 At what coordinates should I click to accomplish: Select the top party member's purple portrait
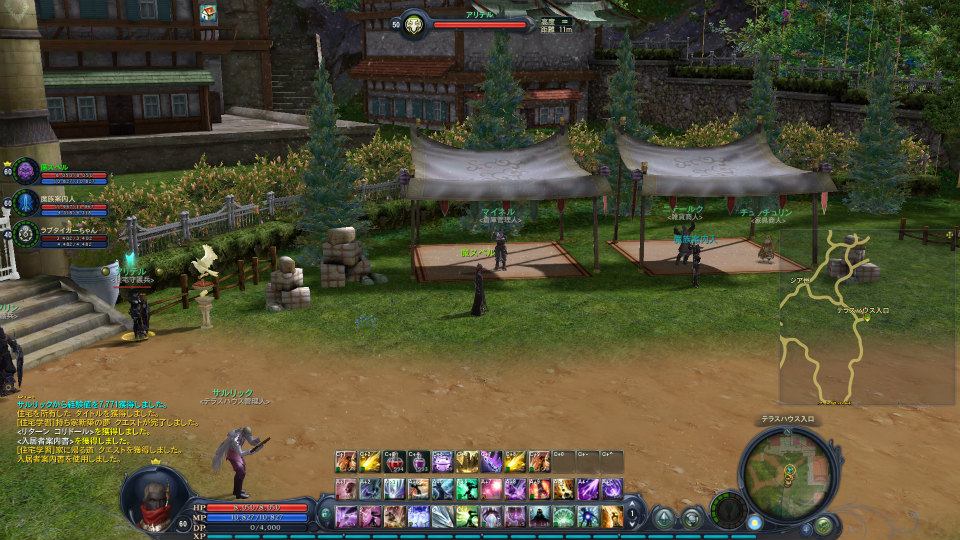click(x=26, y=171)
